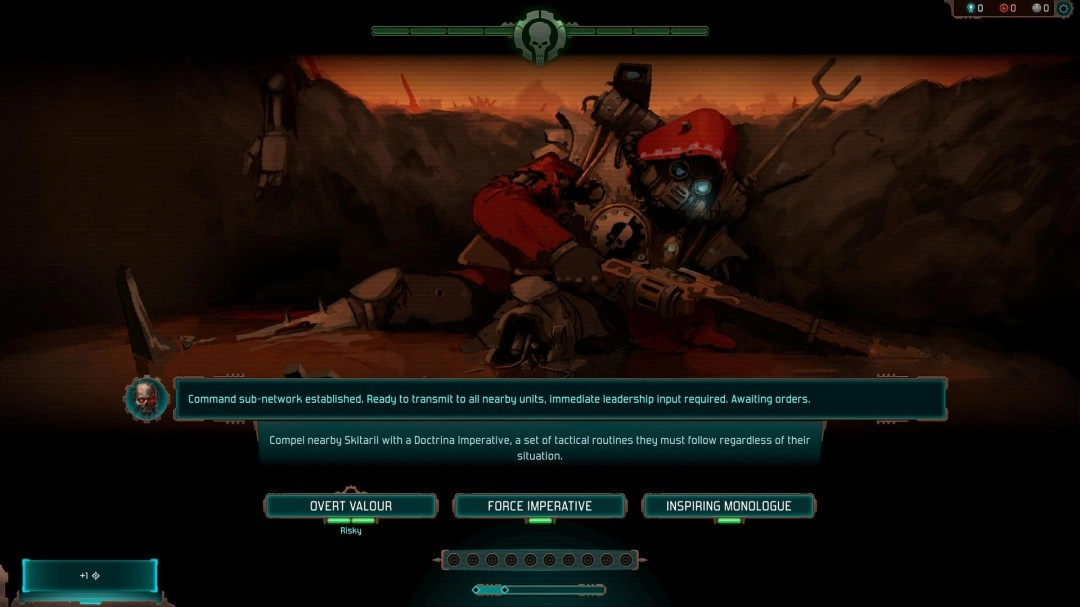Select the Force Imperative response
Image resolution: width=1080 pixels, height=607 pixels.
click(x=539, y=506)
